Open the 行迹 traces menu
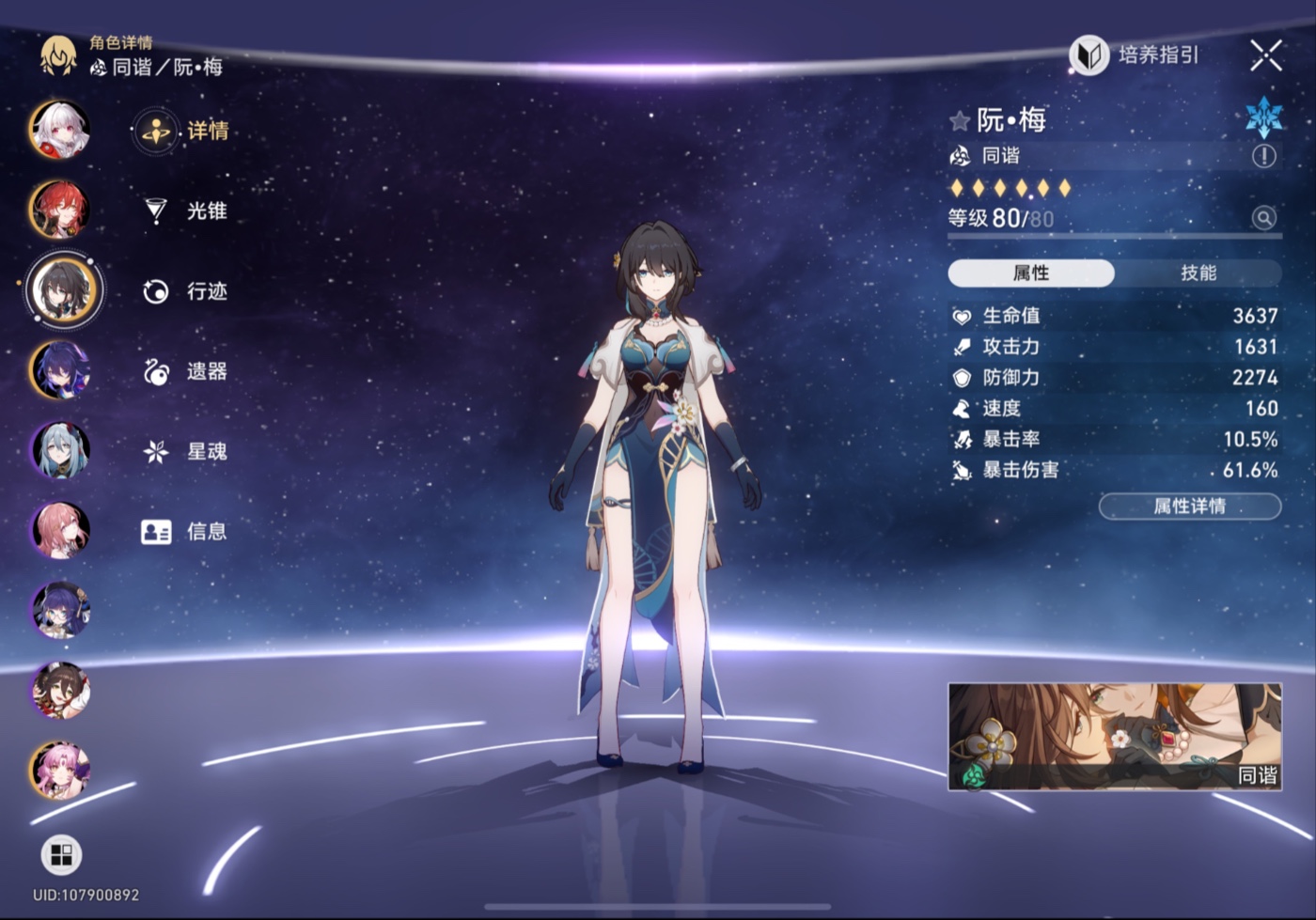This screenshot has width=1316, height=920. pos(186,291)
